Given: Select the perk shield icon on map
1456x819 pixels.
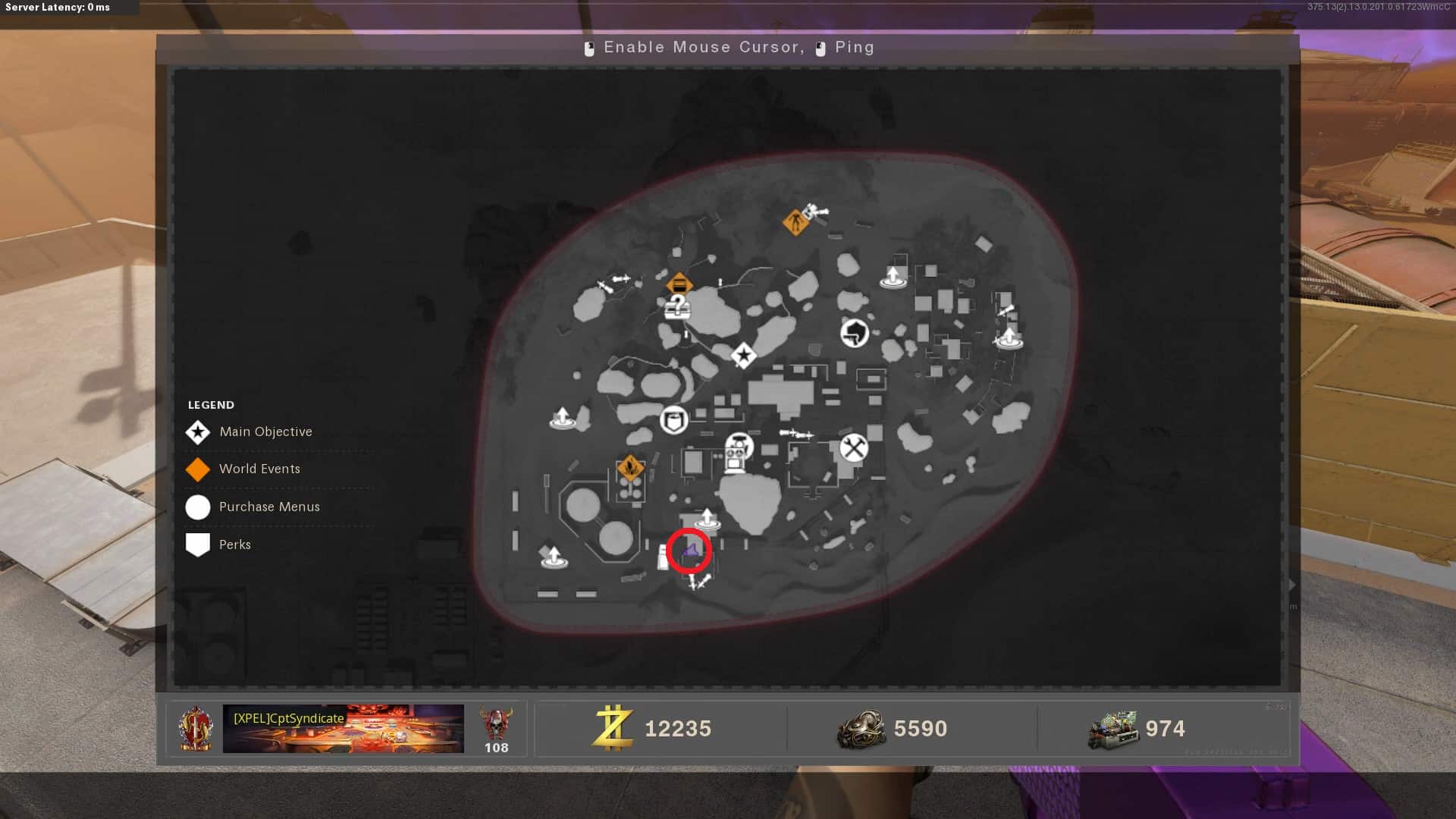Looking at the screenshot, I should pyautogui.click(x=673, y=419).
